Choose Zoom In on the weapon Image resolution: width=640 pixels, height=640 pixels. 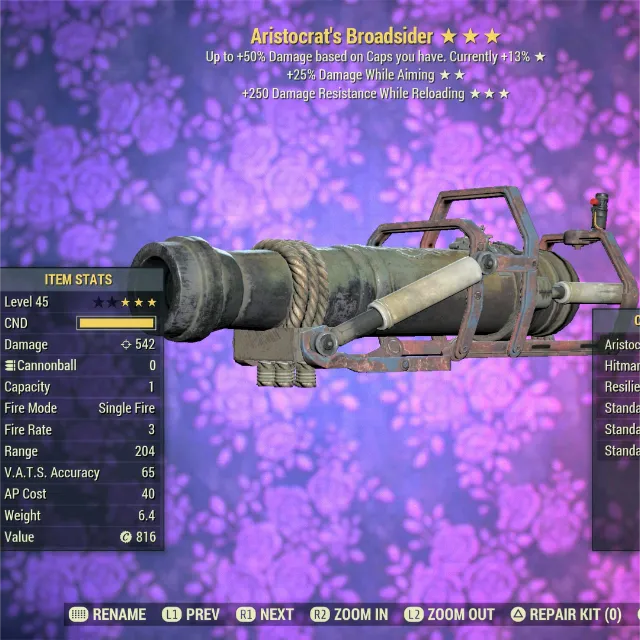click(x=349, y=614)
